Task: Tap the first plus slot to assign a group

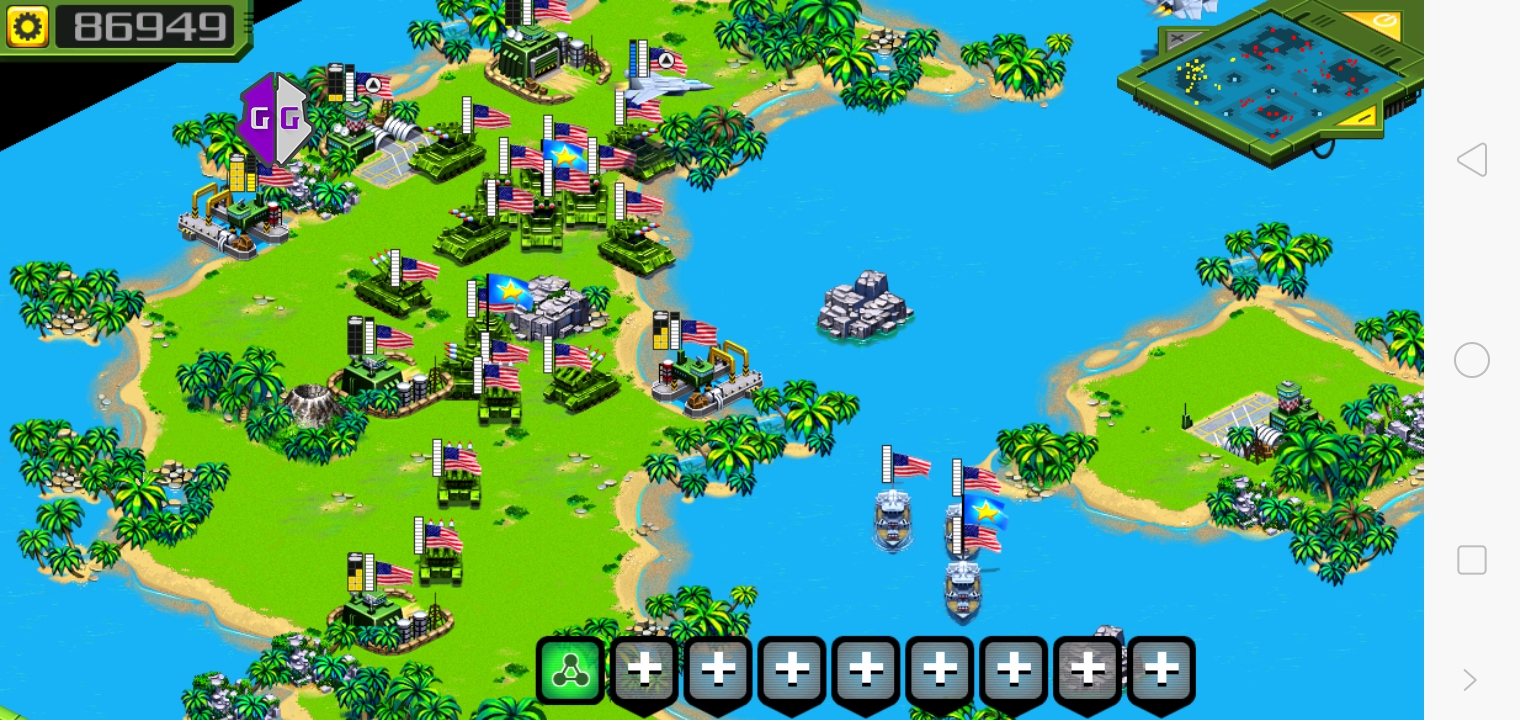Action: (644, 668)
